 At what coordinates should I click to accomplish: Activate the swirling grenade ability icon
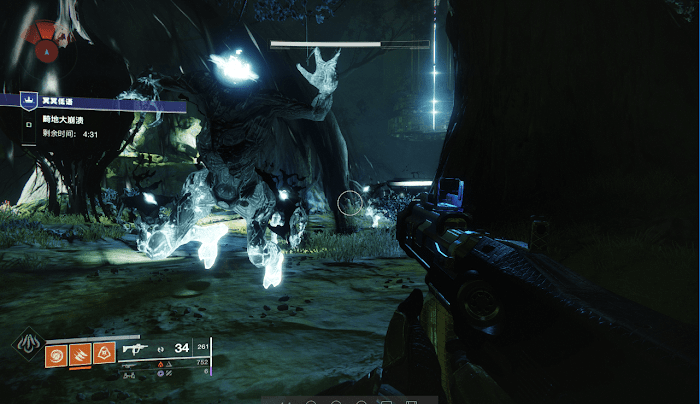[x=56, y=352]
